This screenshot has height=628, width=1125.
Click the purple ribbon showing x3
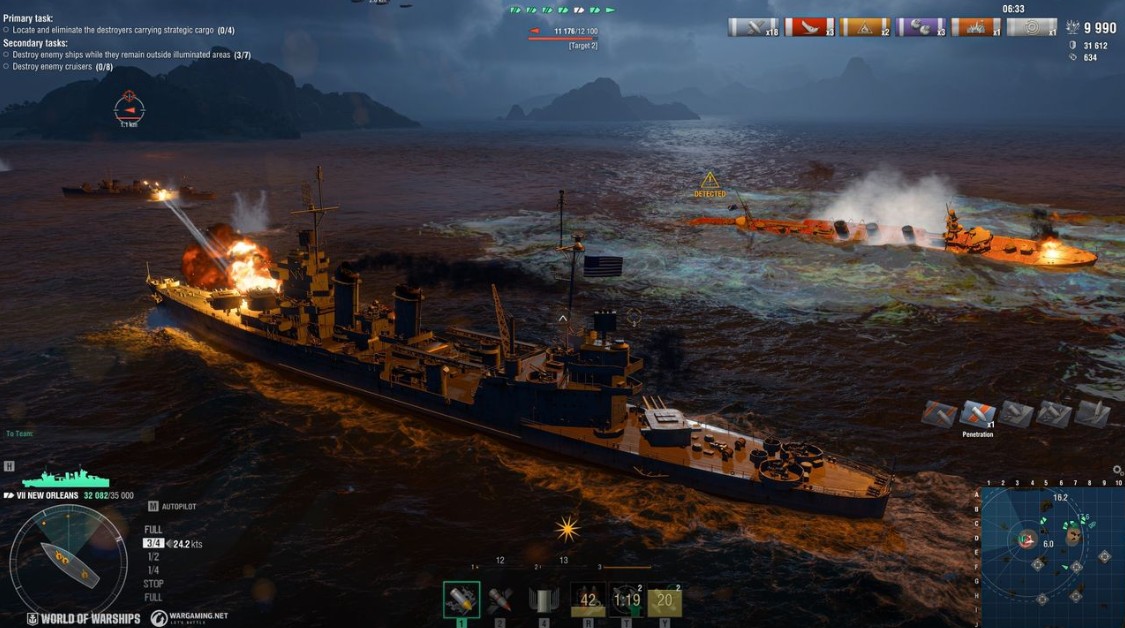[920, 28]
